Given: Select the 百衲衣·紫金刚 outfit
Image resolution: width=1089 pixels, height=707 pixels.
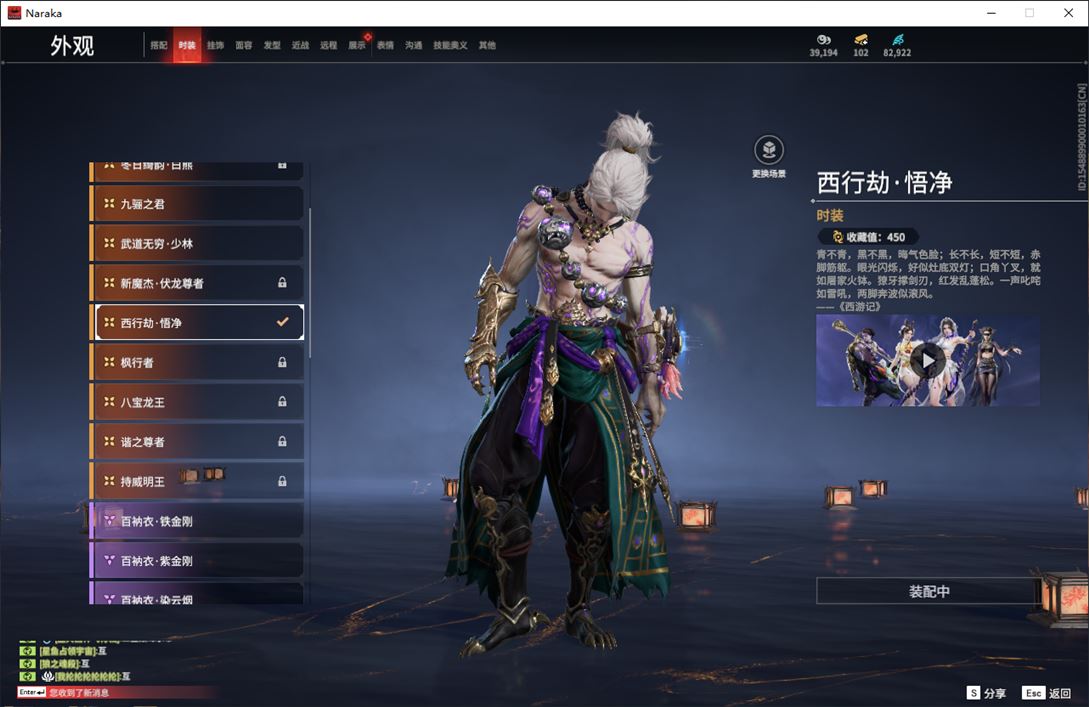Looking at the screenshot, I should point(198,561).
